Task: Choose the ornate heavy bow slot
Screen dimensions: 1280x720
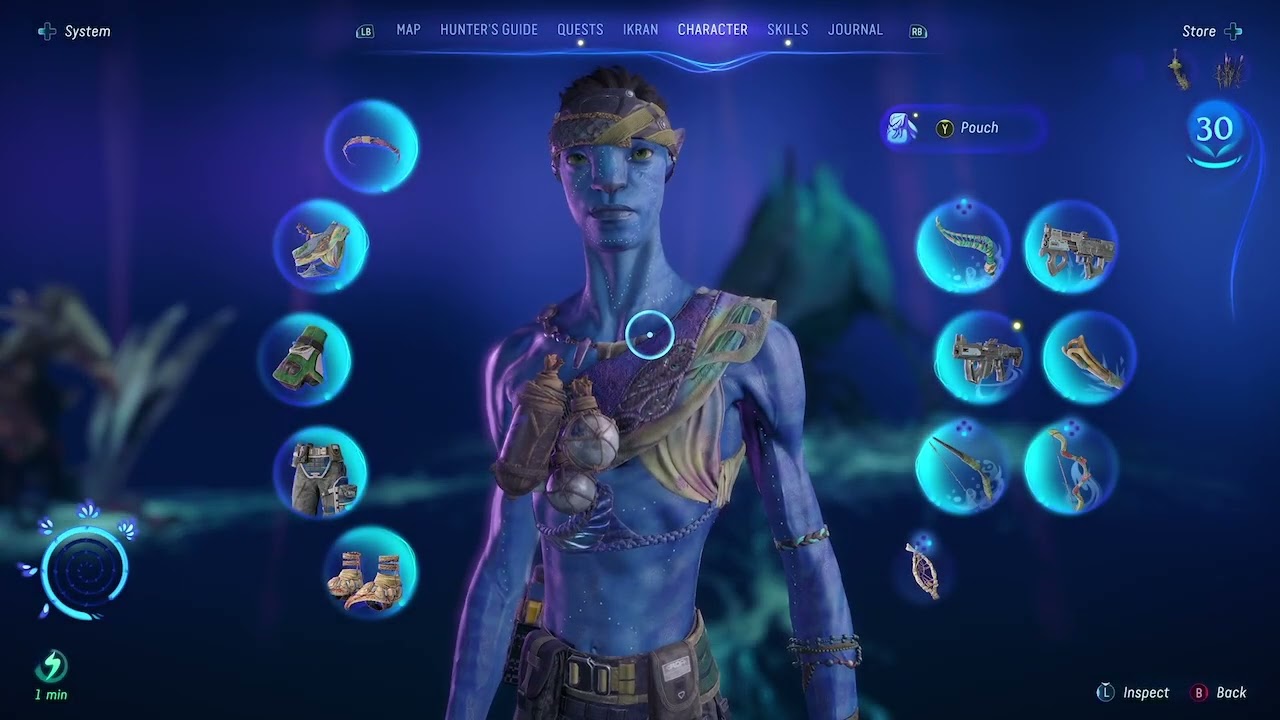Action: 1070,466
